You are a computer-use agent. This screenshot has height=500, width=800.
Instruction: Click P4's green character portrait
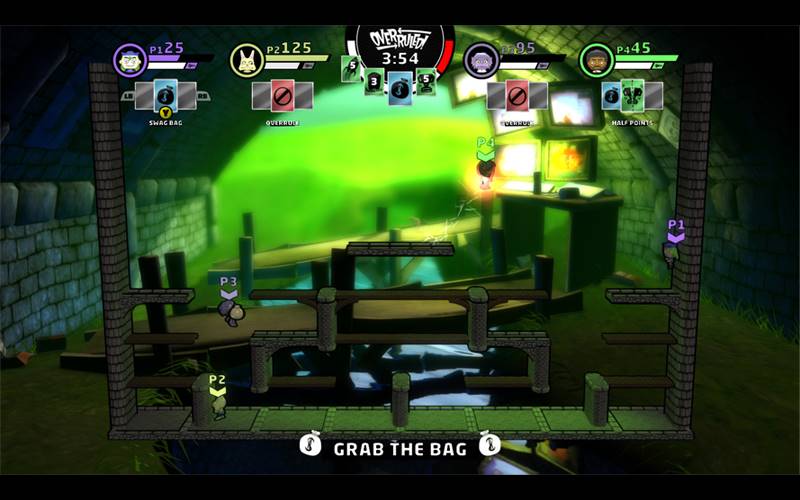[596, 60]
